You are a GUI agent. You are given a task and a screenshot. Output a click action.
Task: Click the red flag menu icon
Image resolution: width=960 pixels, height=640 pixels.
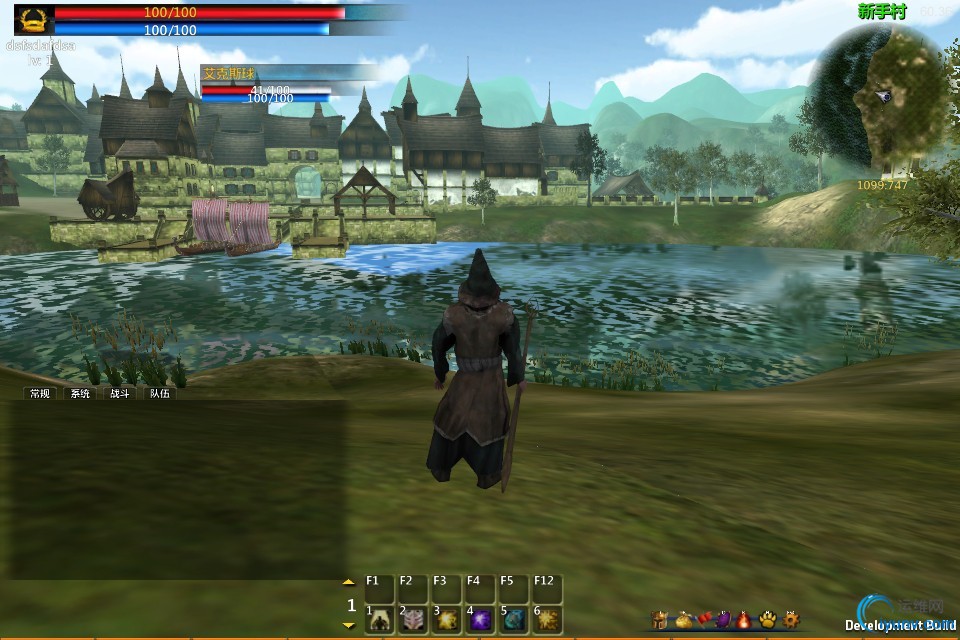pyautogui.click(x=703, y=620)
